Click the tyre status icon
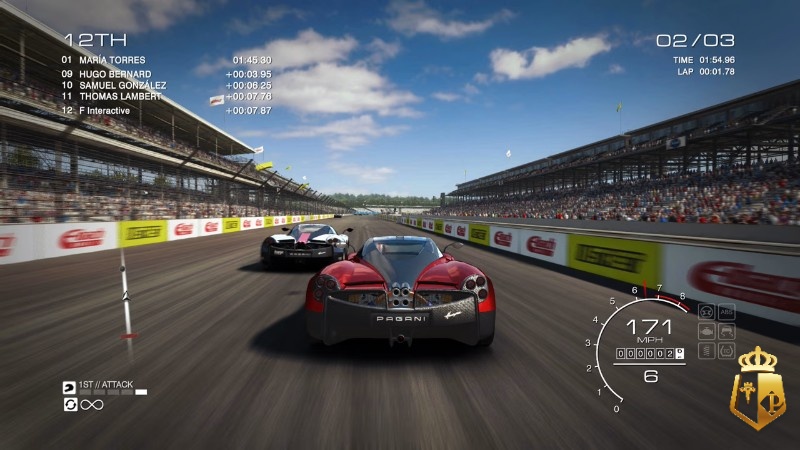Viewport: 800px width, 450px height. [726, 350]
